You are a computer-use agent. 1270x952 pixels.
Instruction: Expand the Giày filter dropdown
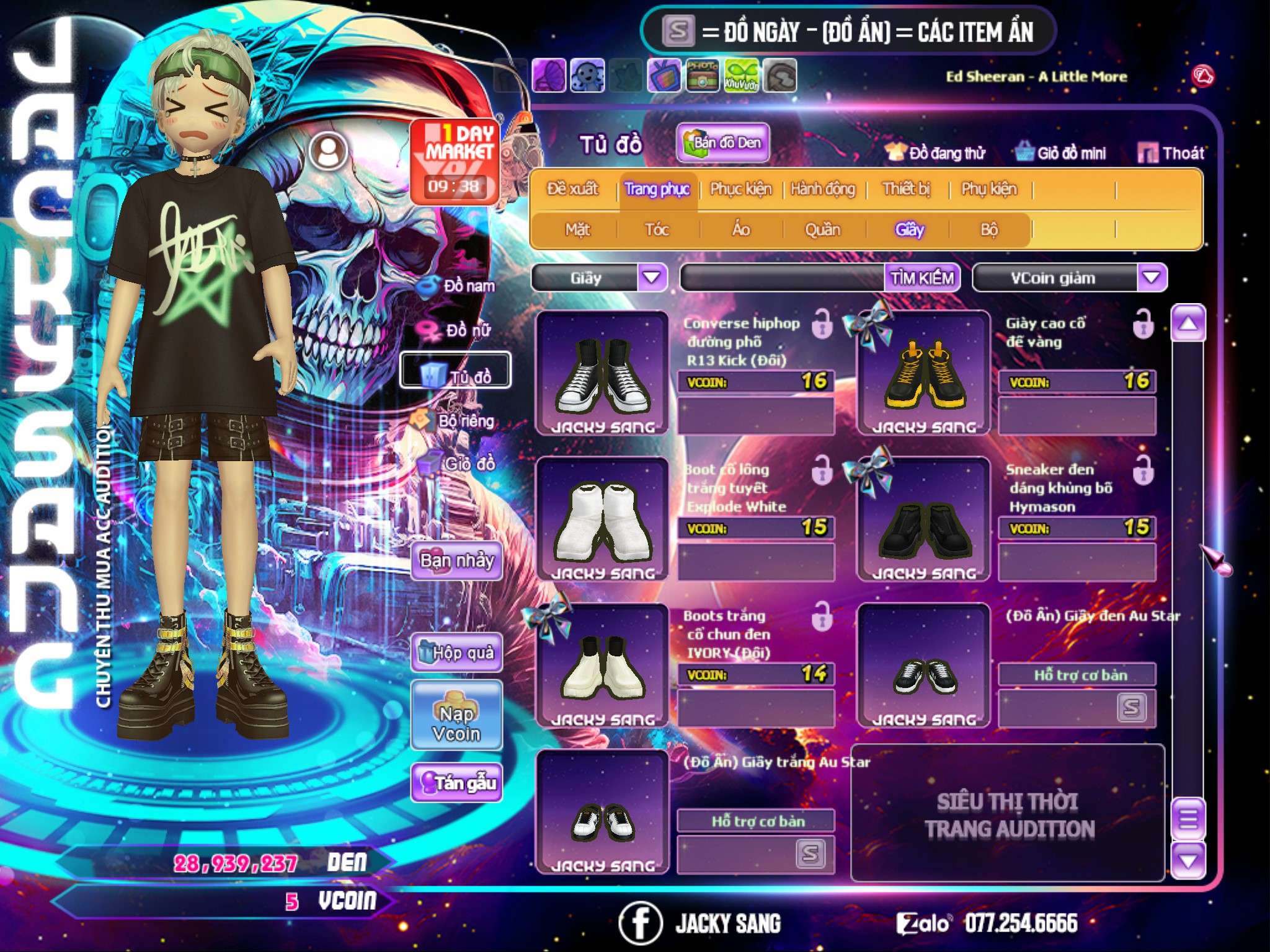[x=652, y=278]
